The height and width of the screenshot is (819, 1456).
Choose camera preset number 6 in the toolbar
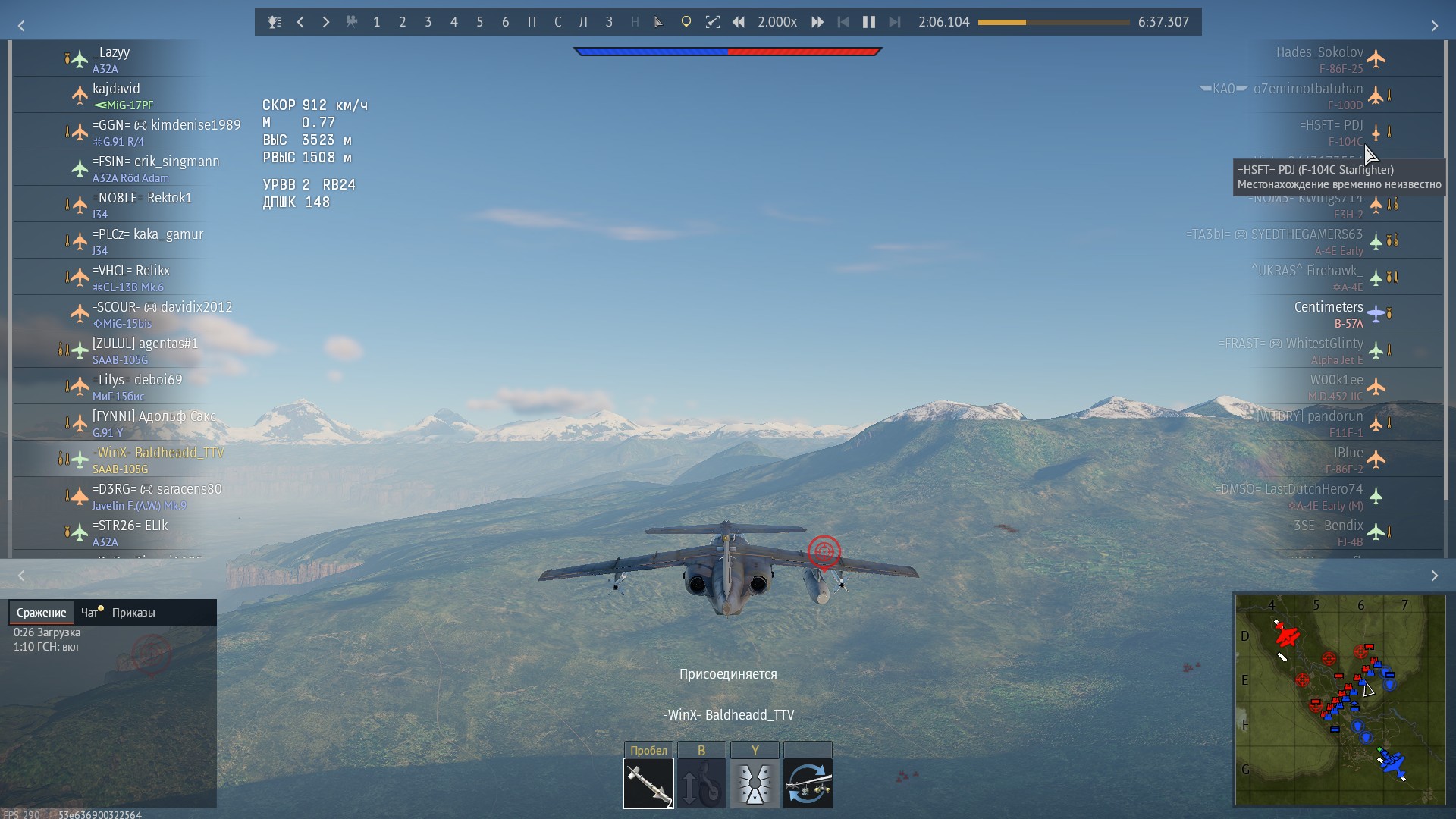505,22
